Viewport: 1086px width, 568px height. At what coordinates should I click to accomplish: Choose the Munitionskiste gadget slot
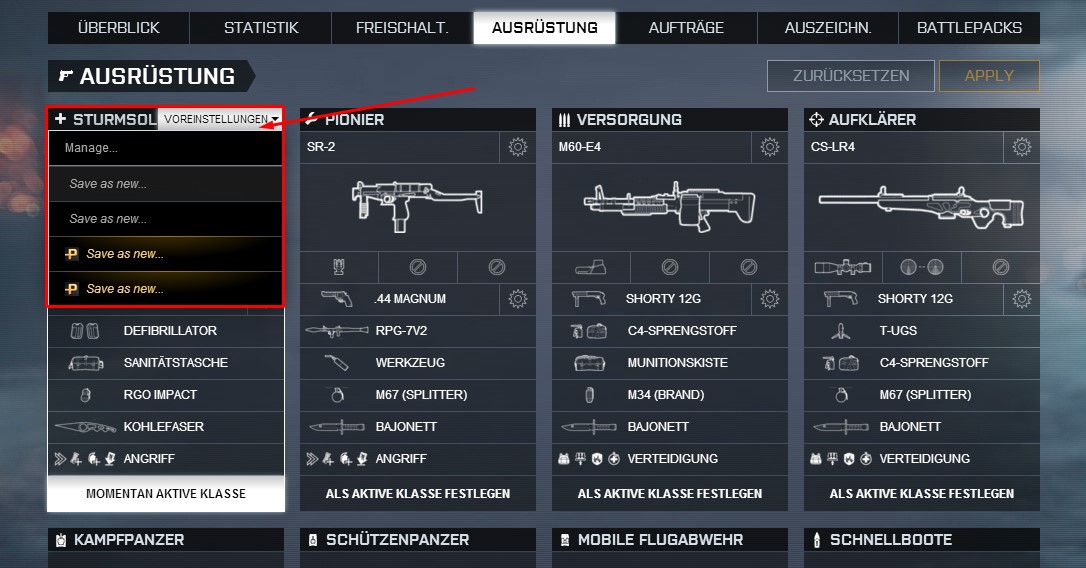click(670, 363)
